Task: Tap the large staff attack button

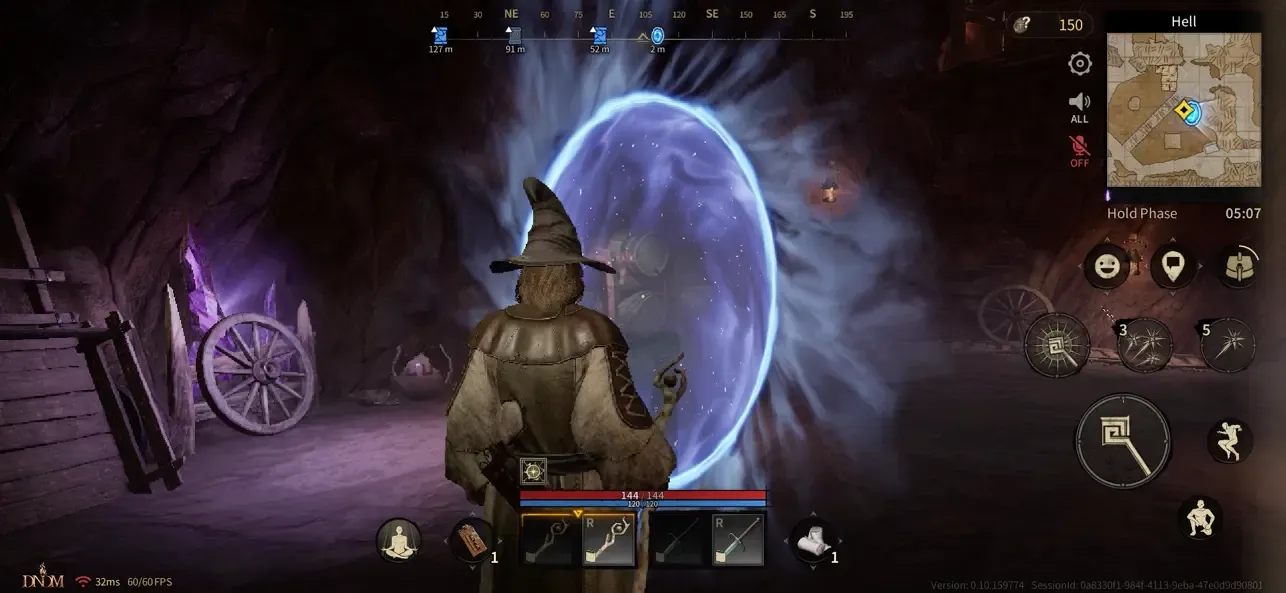Action: [1122, 441]
